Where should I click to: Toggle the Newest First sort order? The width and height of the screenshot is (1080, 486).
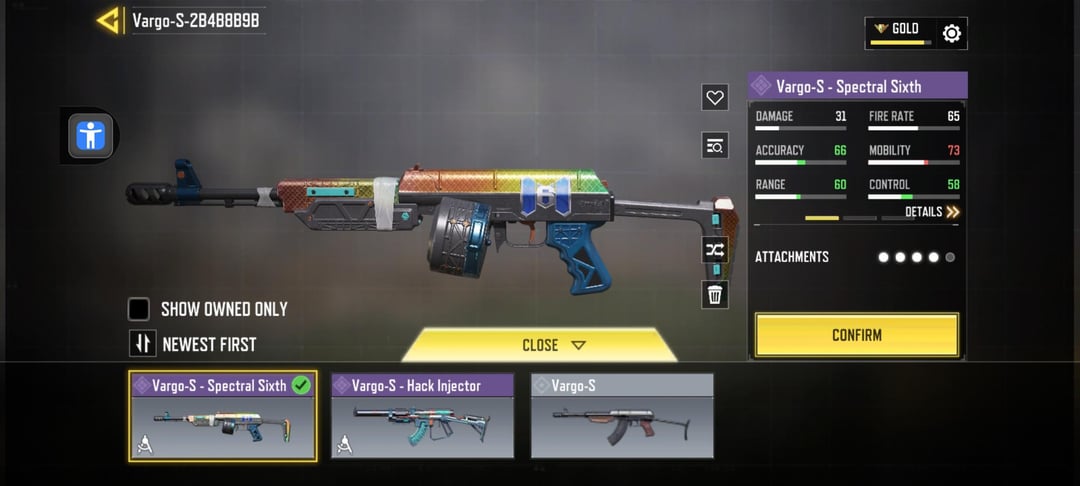[x=143, y=344]
